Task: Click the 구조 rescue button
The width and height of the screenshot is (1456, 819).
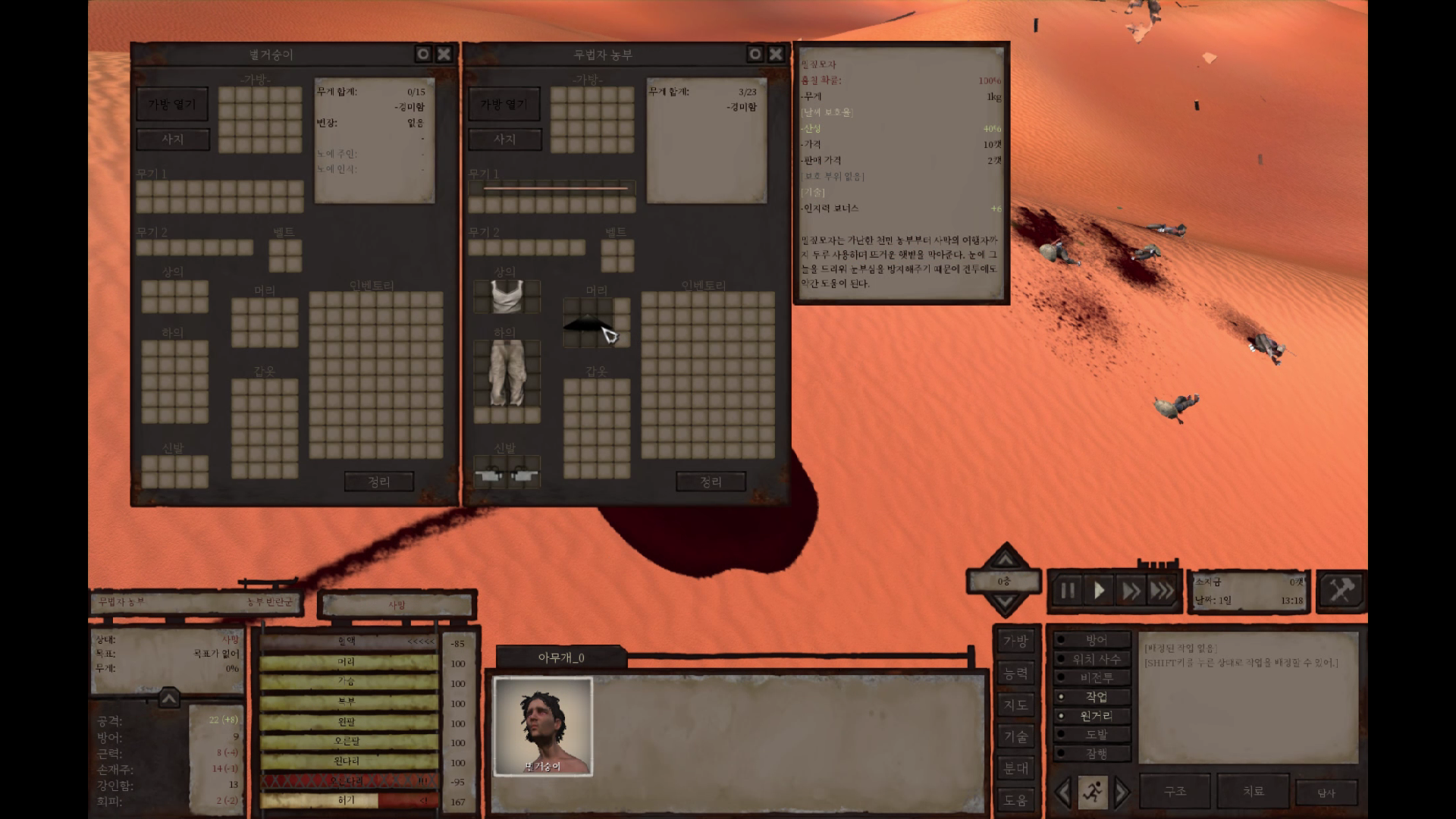Action: [x=1175, y=791]
